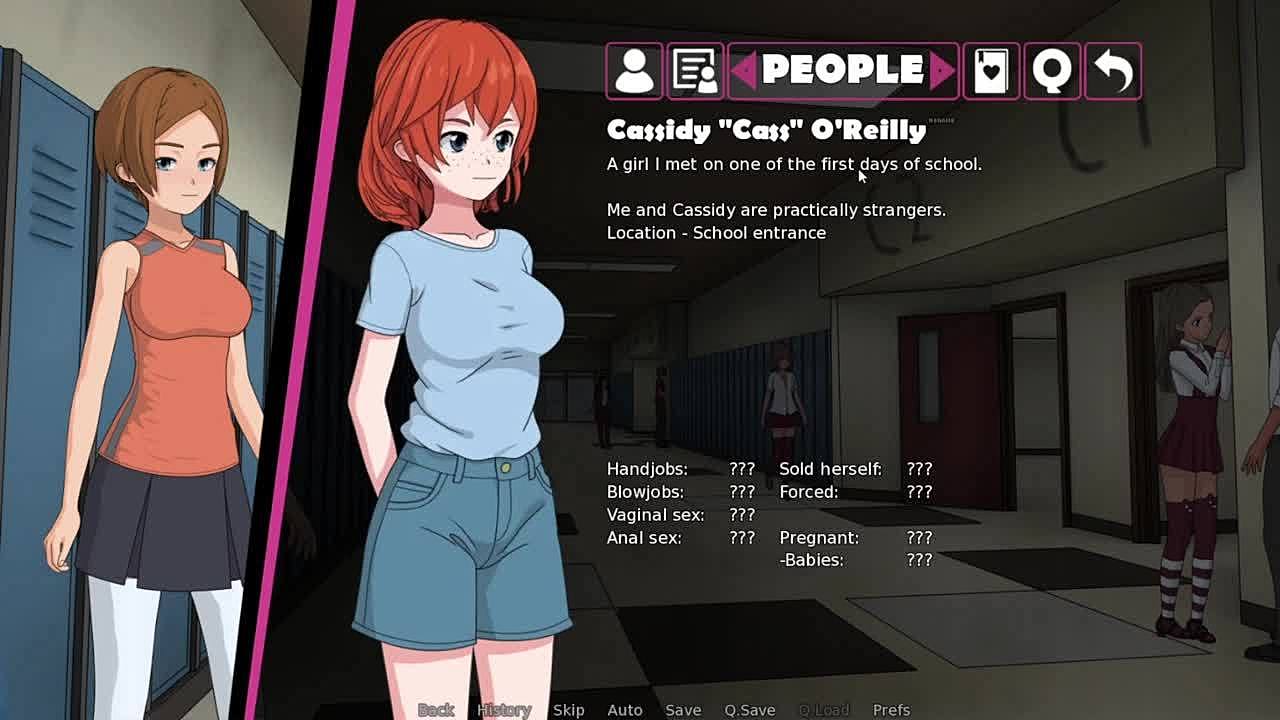Go to next page with right arrow
The image size is (1280, 720).
942,70
